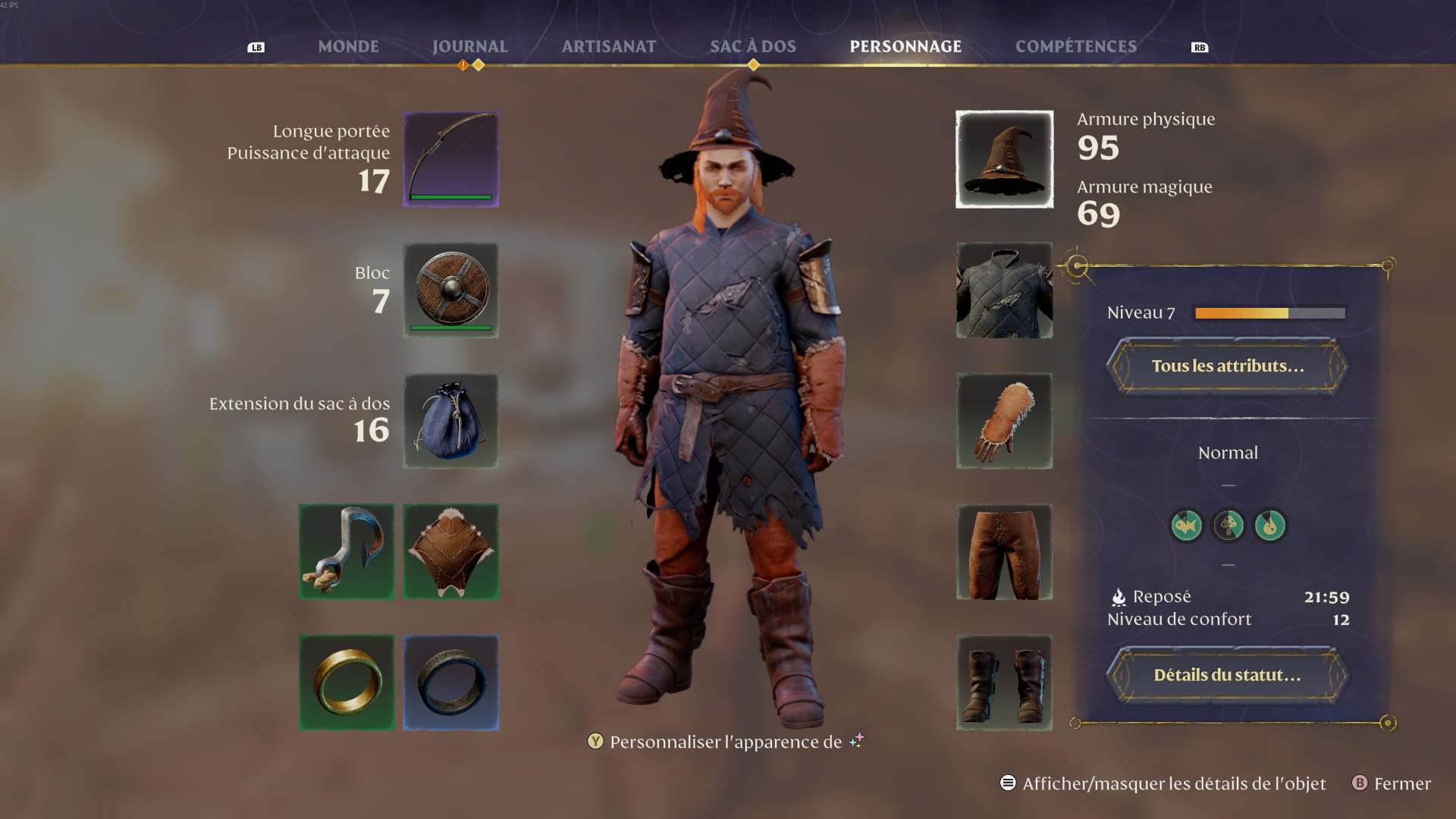Show the Compétences tab
Screen dimensions: 1456x819
click(1075, 46)
